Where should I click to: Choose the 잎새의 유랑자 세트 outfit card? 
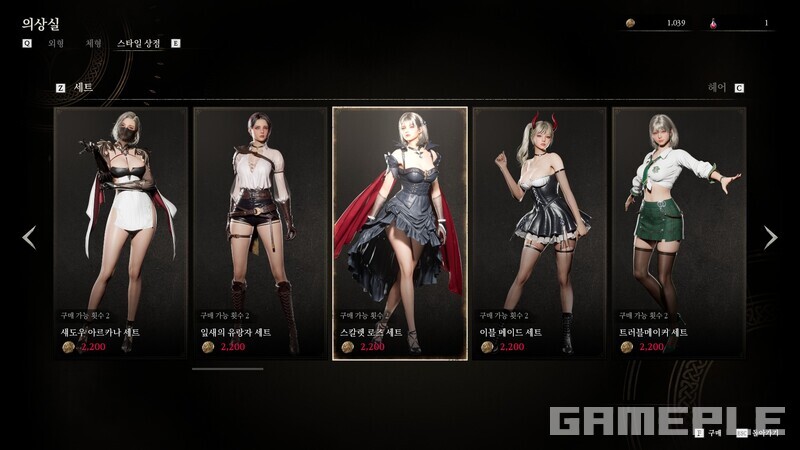pyautogui.click(x=260, y=231)
